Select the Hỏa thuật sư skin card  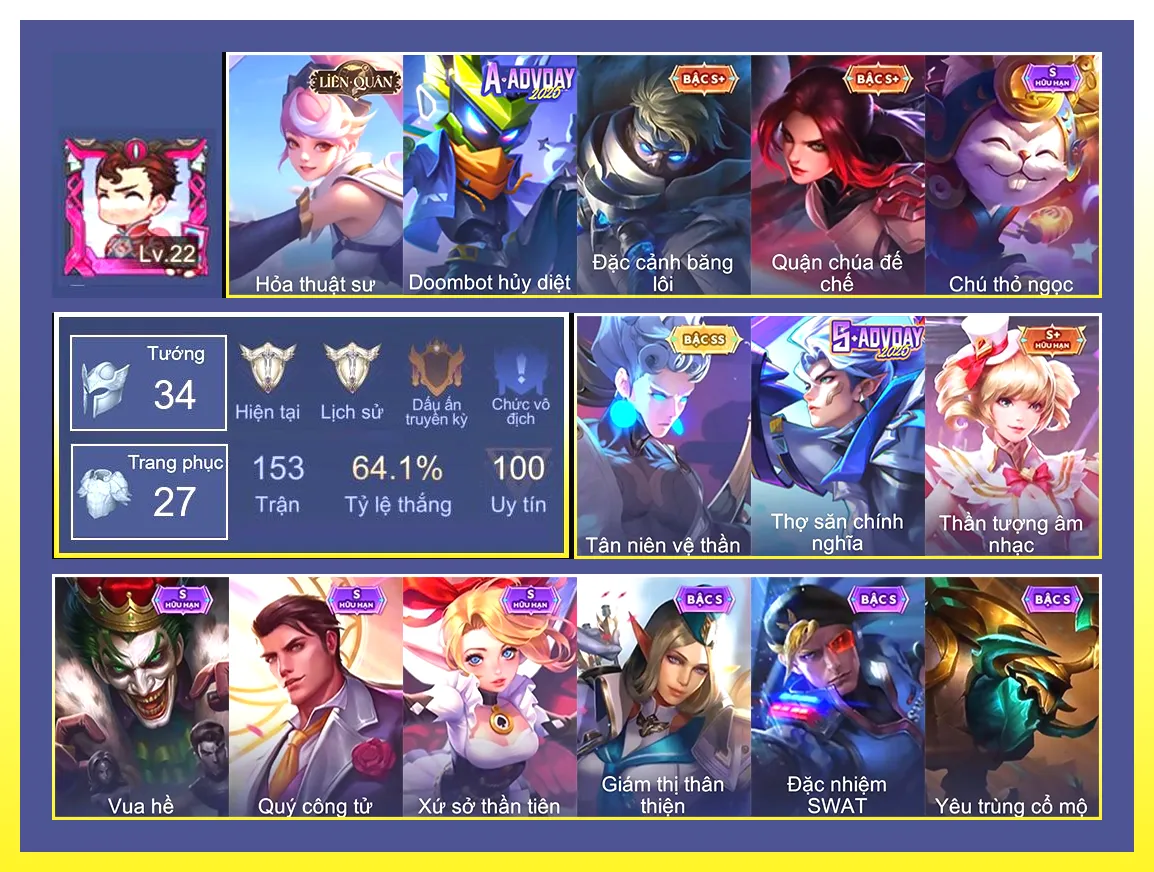(x=315, y=175)
